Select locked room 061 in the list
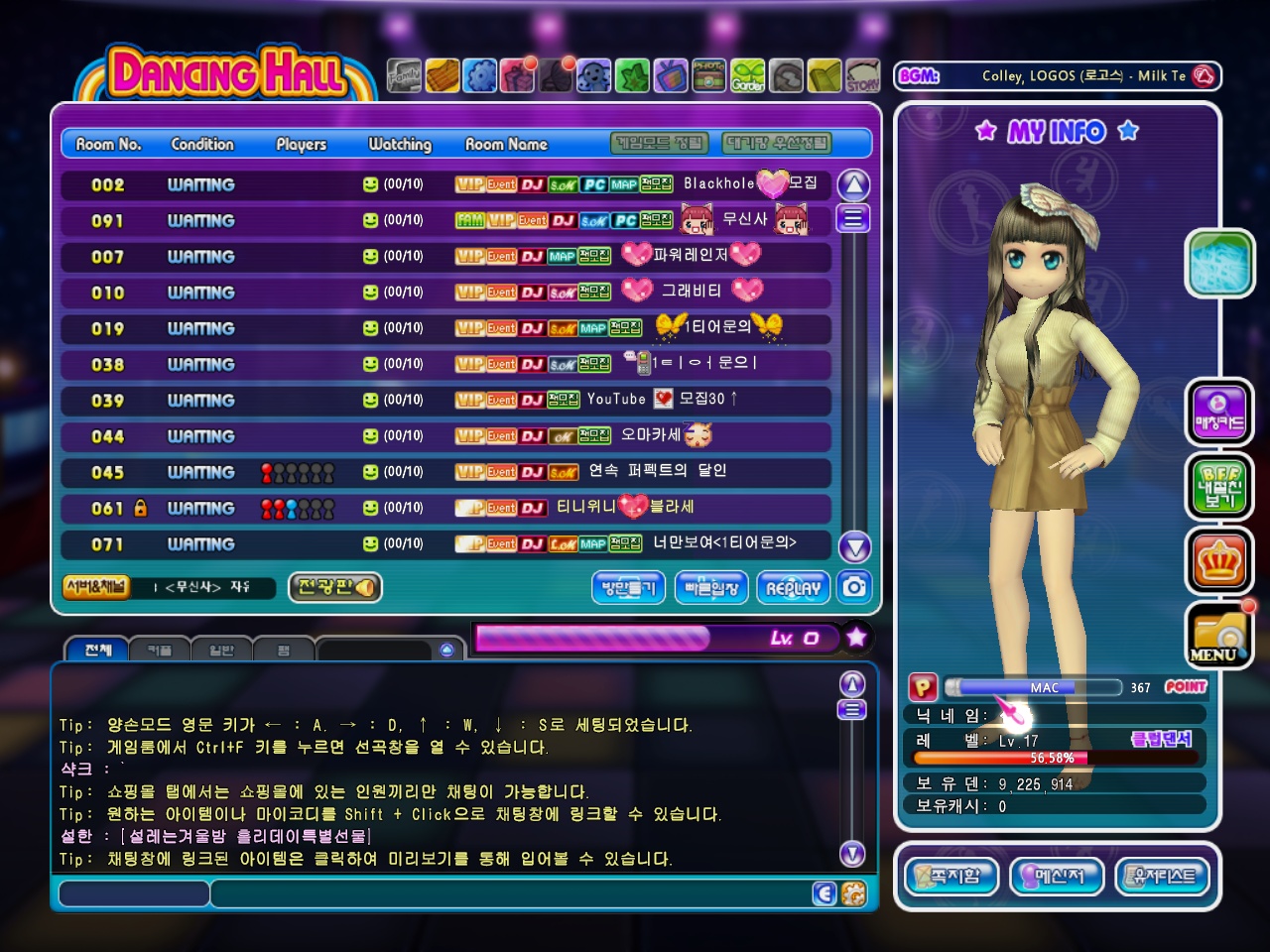This screenshot has height=952, width=1270. [x=446, y=508]
